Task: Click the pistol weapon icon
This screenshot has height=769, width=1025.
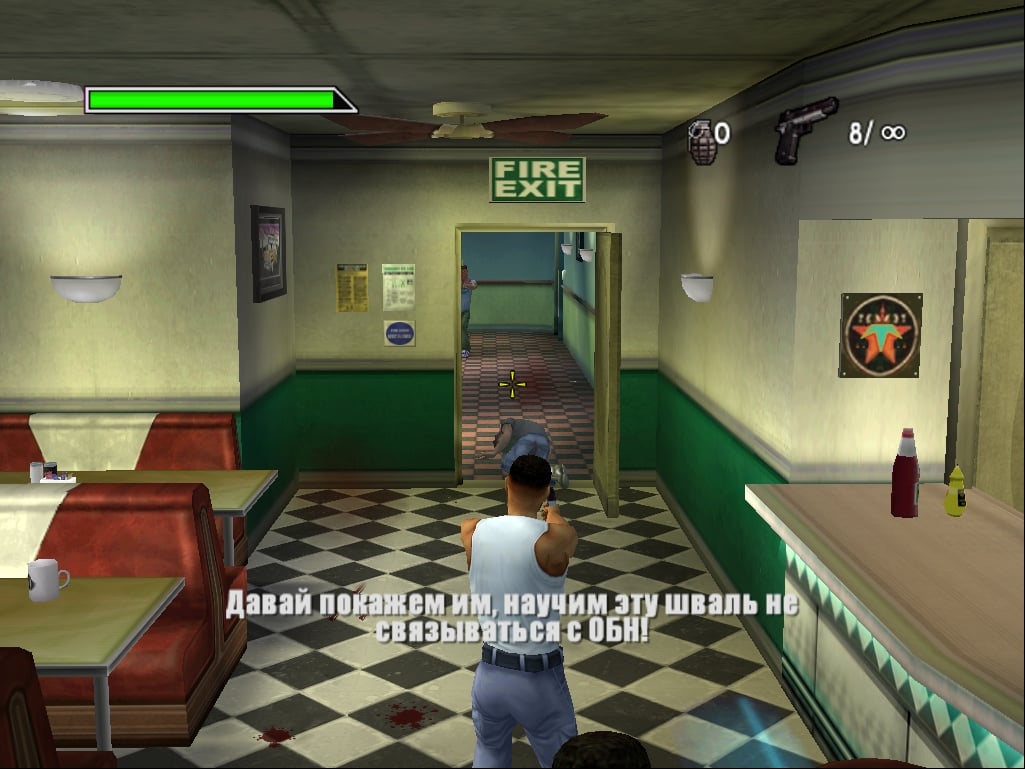Action: click(x=804, y=129)
